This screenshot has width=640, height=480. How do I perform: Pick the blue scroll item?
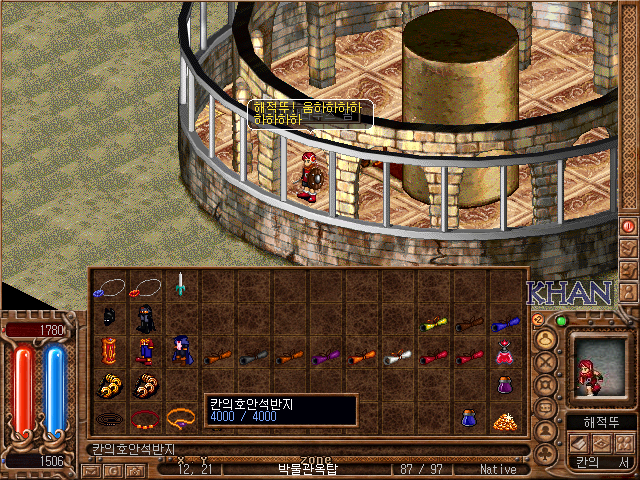coord(504,323)
